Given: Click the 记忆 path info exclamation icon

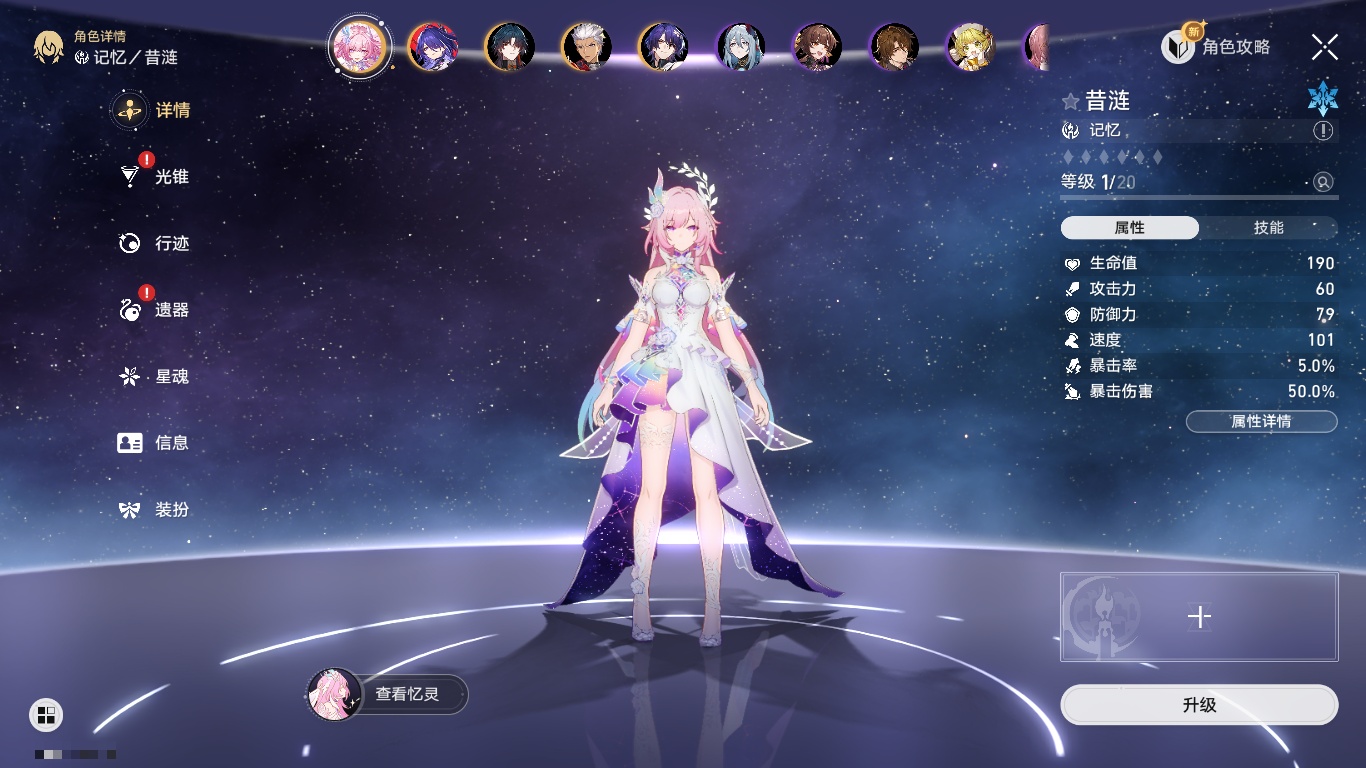Looking at the screenshot, I should click(x=1323, y=131).
